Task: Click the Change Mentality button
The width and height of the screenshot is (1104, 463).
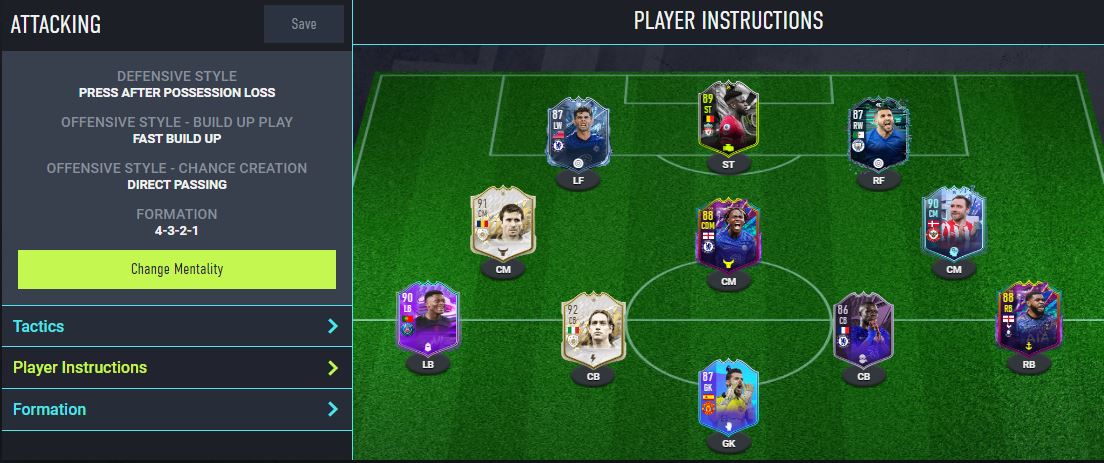Action: pyautogui.click(x=177, y=269)
